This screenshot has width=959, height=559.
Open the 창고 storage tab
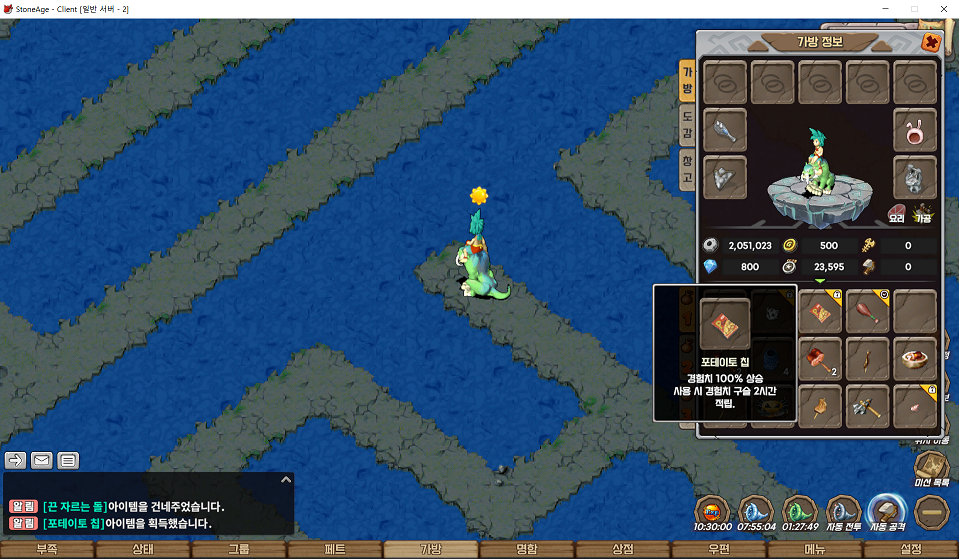687,167
